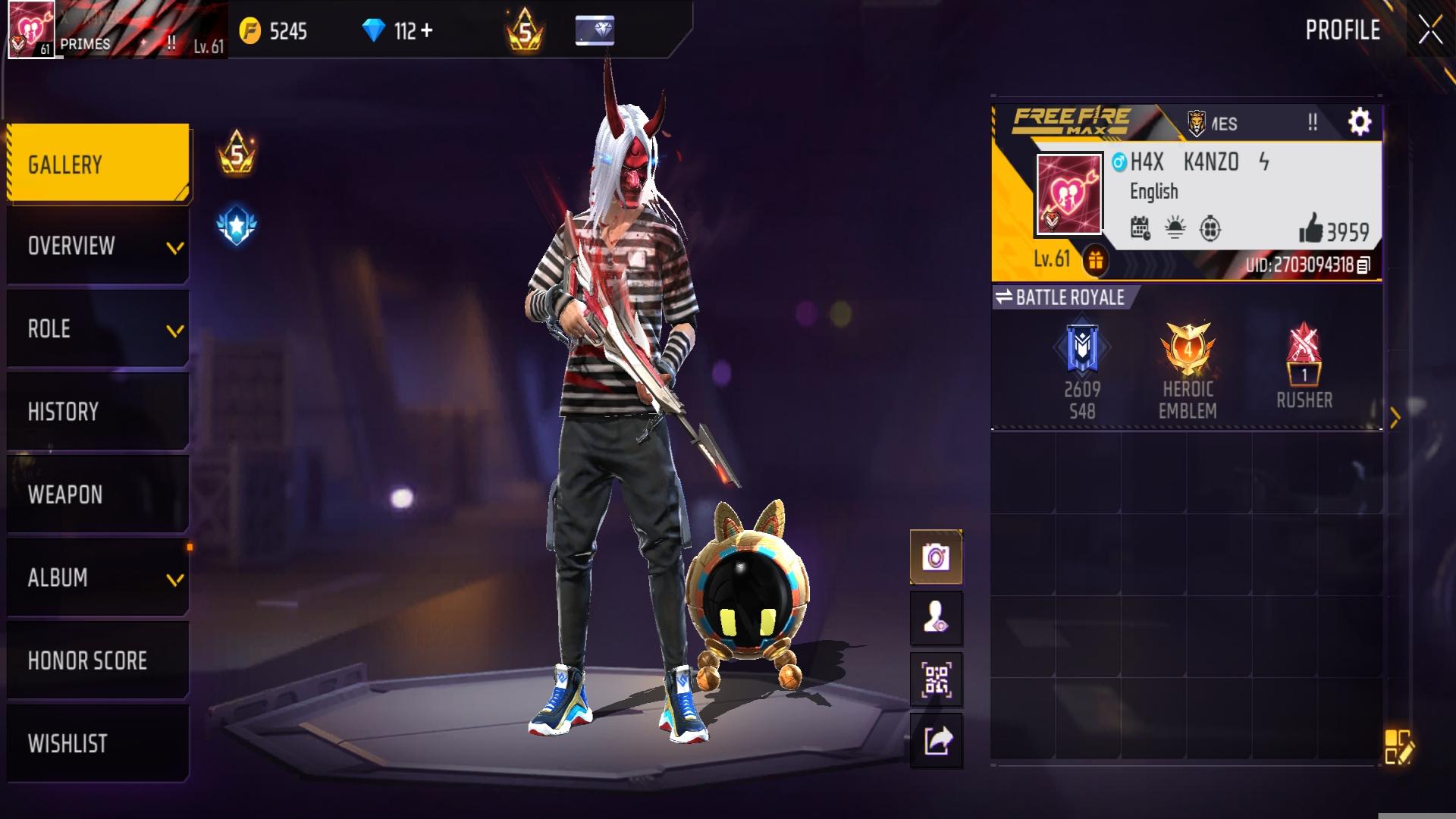Open the QR code button
Viewport: 1456px width, 819px height.
point(936,679)
